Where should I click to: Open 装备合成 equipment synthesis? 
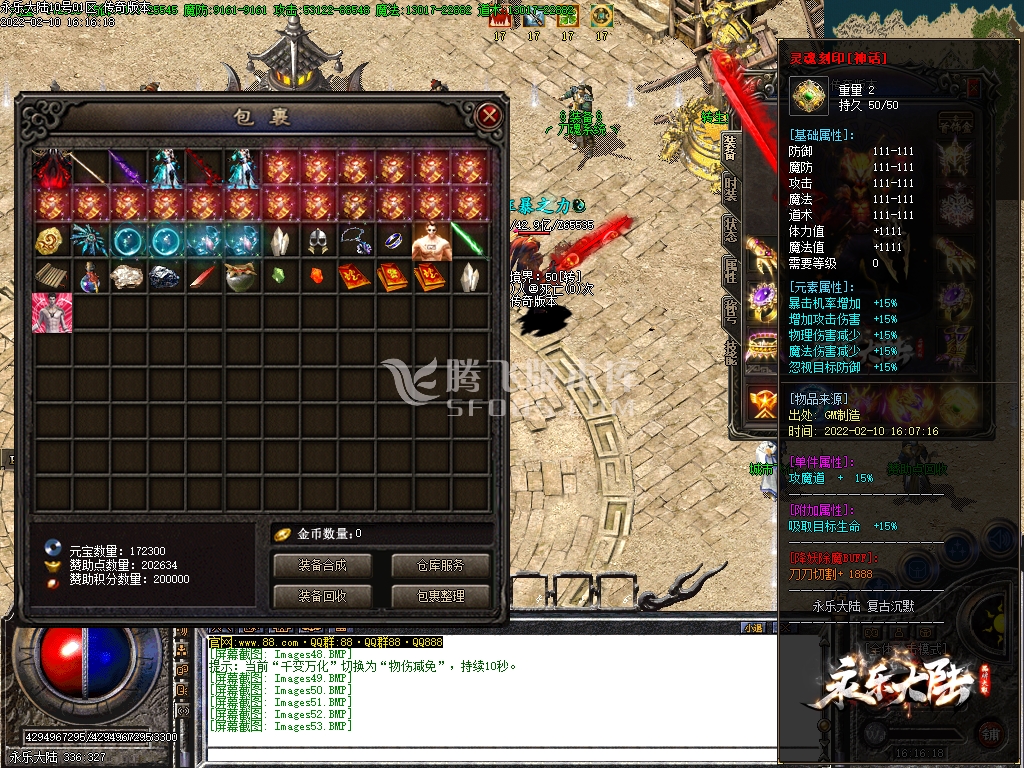coord(322,565)
